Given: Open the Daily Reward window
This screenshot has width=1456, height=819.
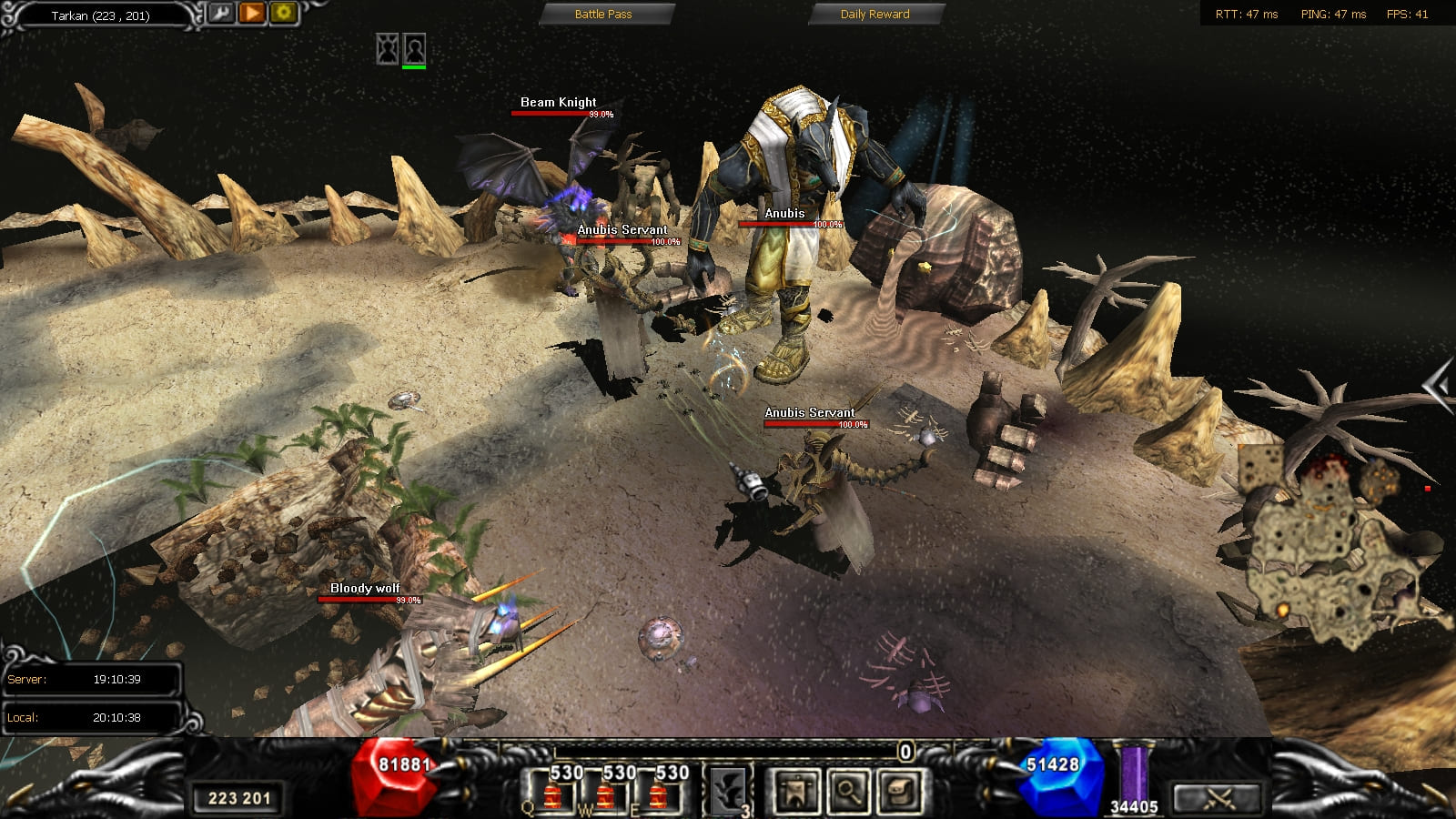Looking at the screenshot, I should coord(875,14).
